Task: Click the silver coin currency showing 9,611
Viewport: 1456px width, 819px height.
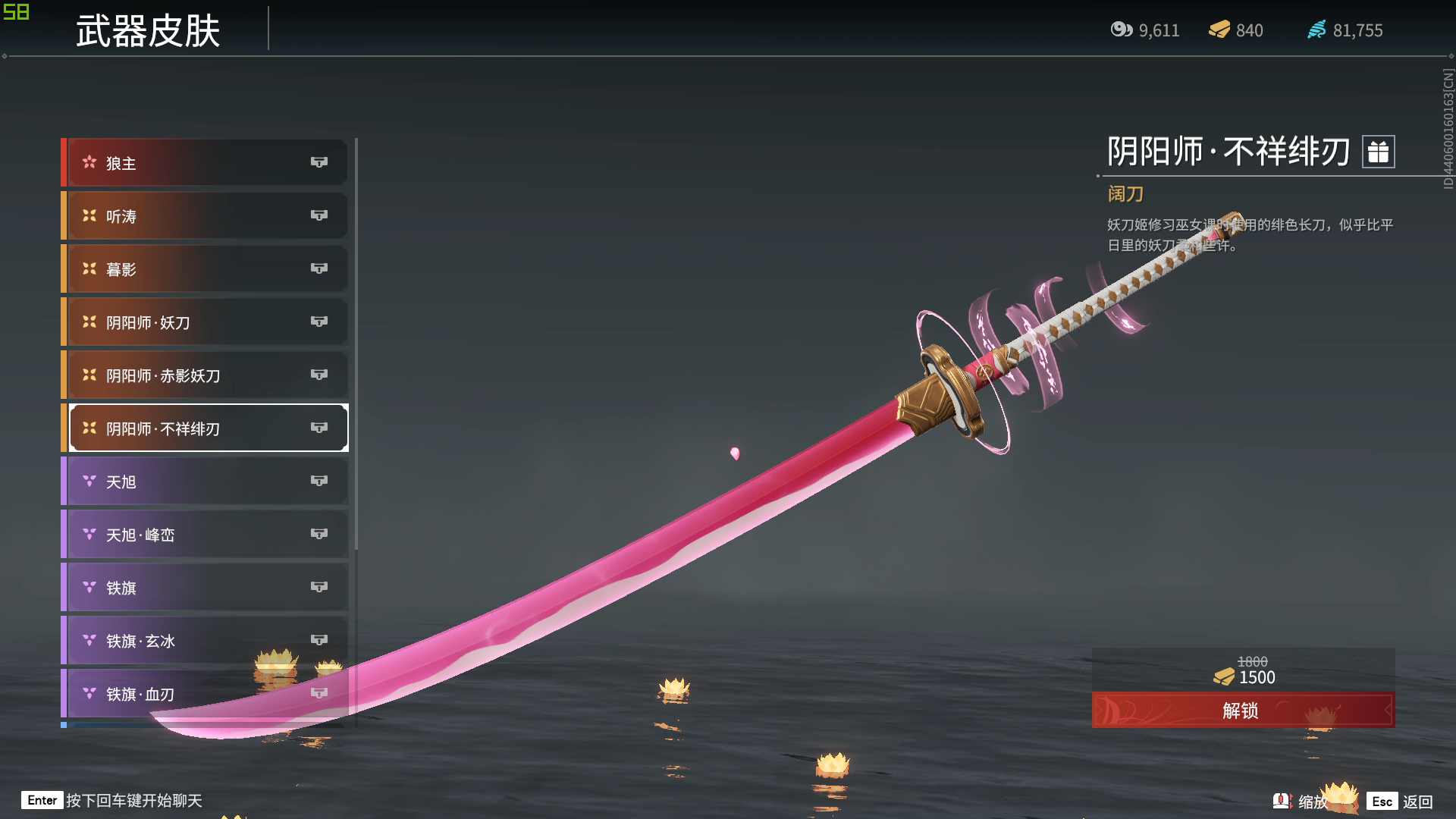Action: (x=1145, y=30)
